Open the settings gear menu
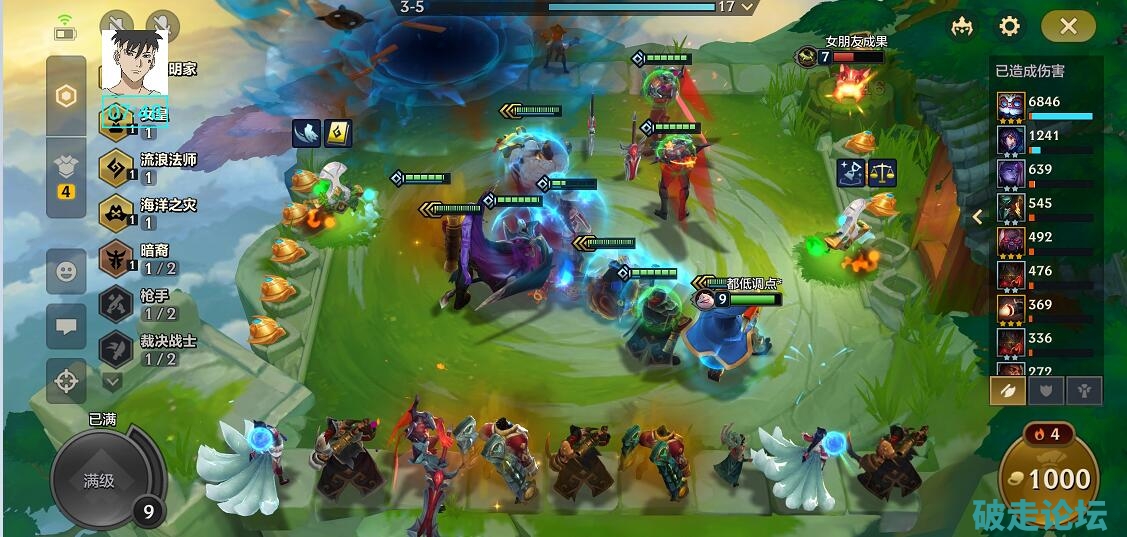The width and height of the screenshot is (1127, 537). click(x=1010, y=26)
